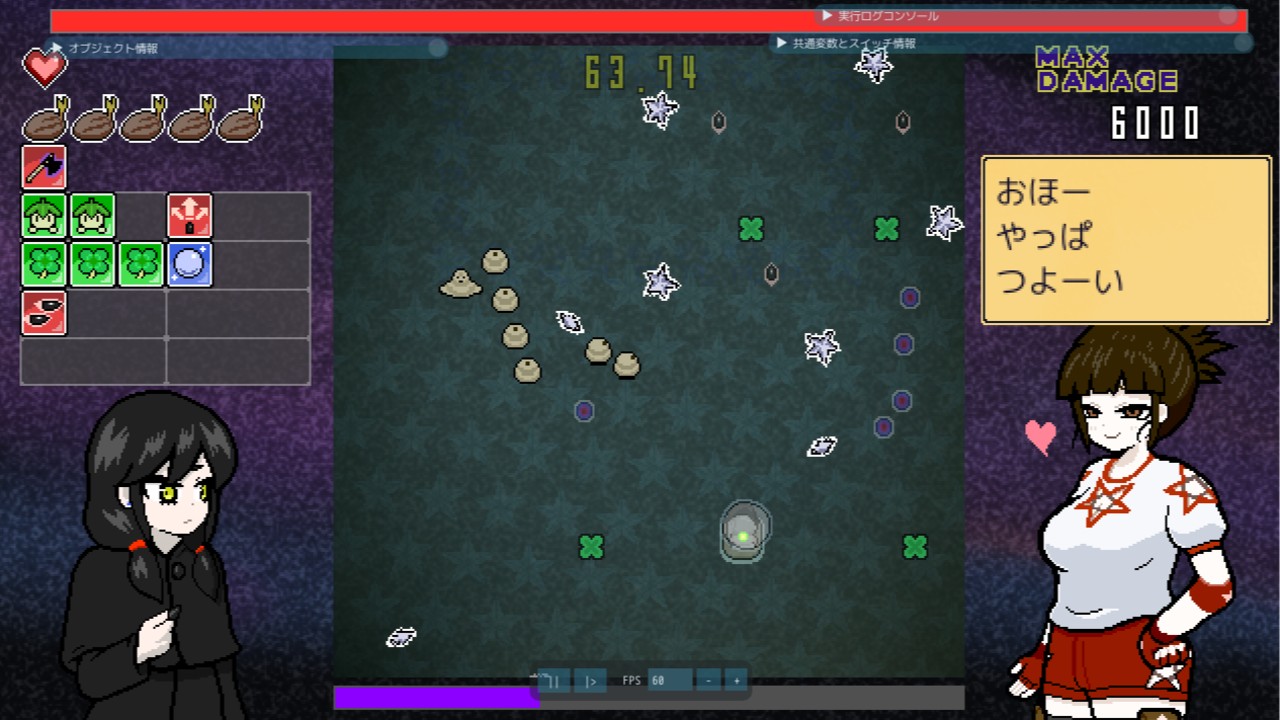Screen dimensions: 1280x720
Task: Select the blue orb item icon
Action: coord(190,264)
